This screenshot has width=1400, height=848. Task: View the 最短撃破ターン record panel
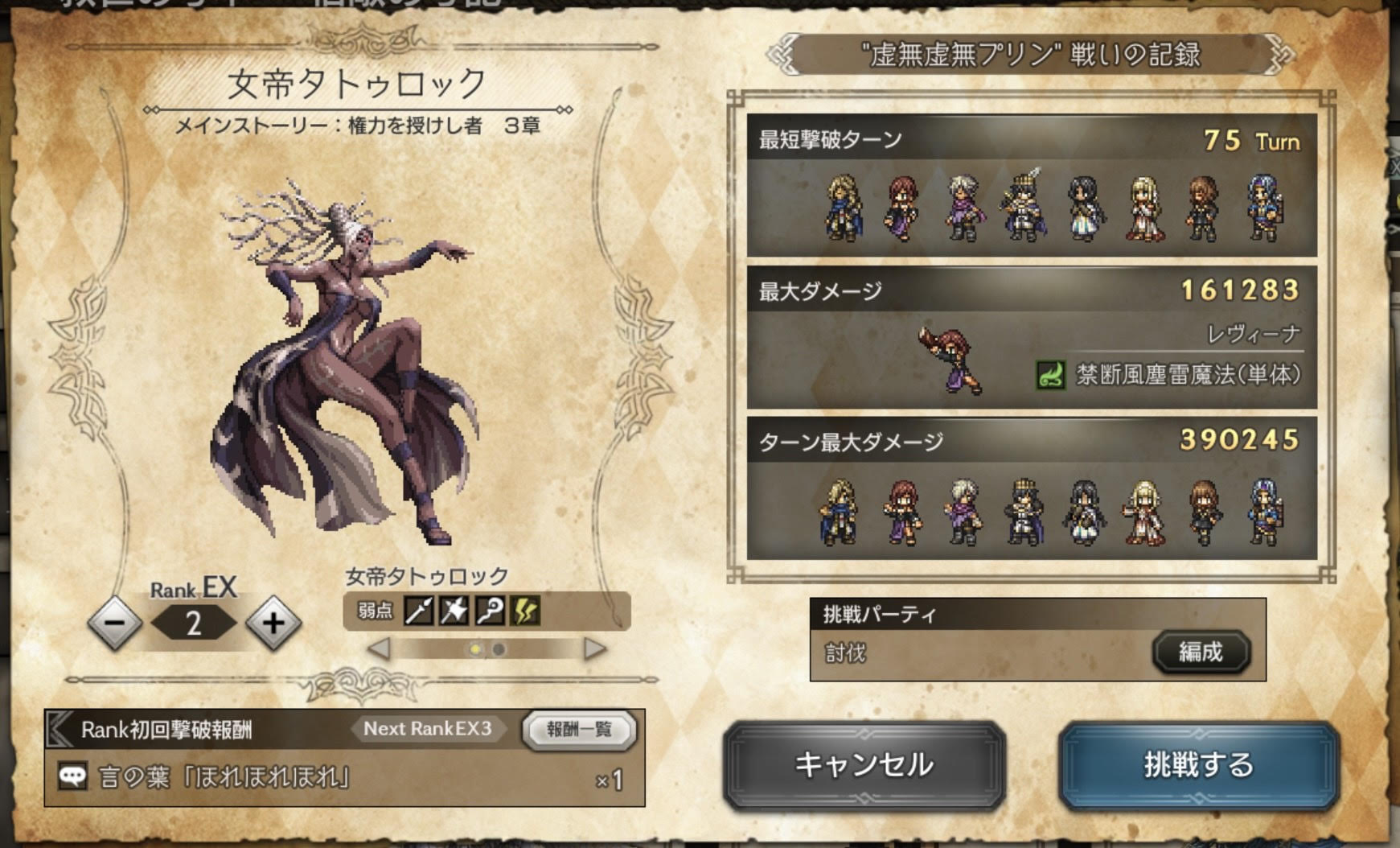(x=1031, y=186)
